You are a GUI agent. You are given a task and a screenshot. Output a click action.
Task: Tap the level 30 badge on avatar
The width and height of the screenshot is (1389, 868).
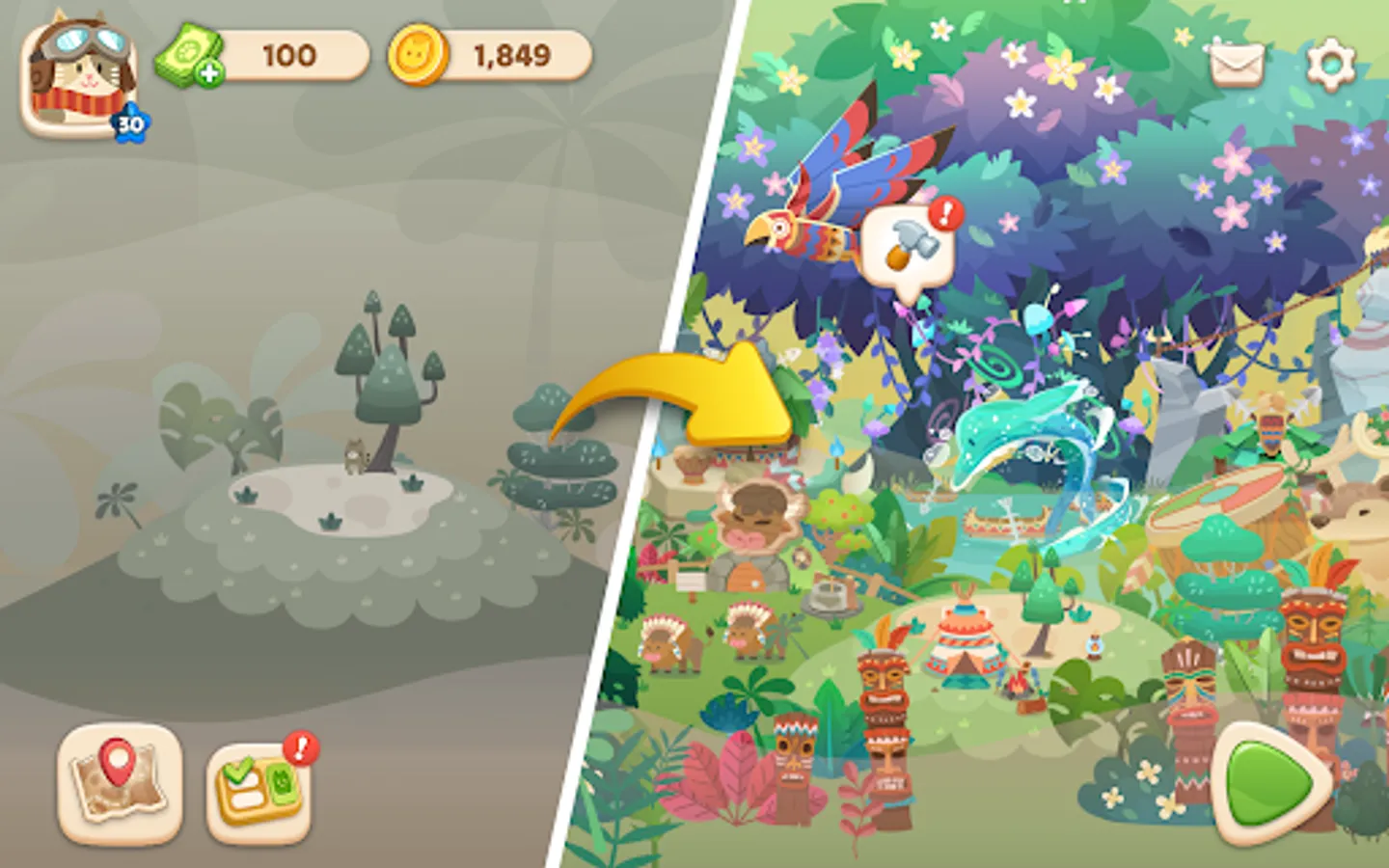pyautogui.click(x=129, y=122)
